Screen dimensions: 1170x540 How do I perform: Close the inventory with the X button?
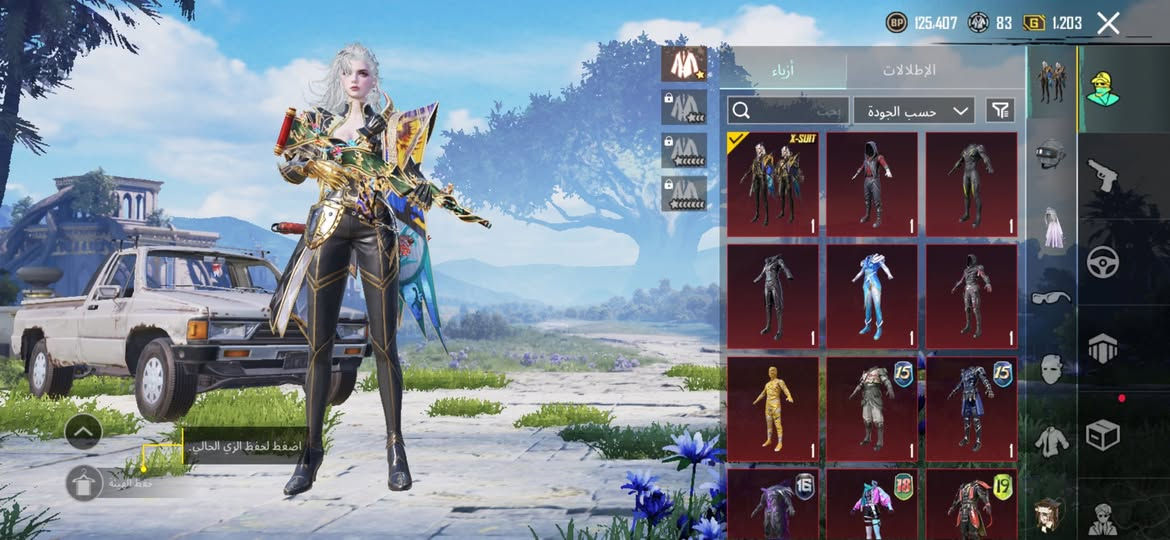[1108, 23]
